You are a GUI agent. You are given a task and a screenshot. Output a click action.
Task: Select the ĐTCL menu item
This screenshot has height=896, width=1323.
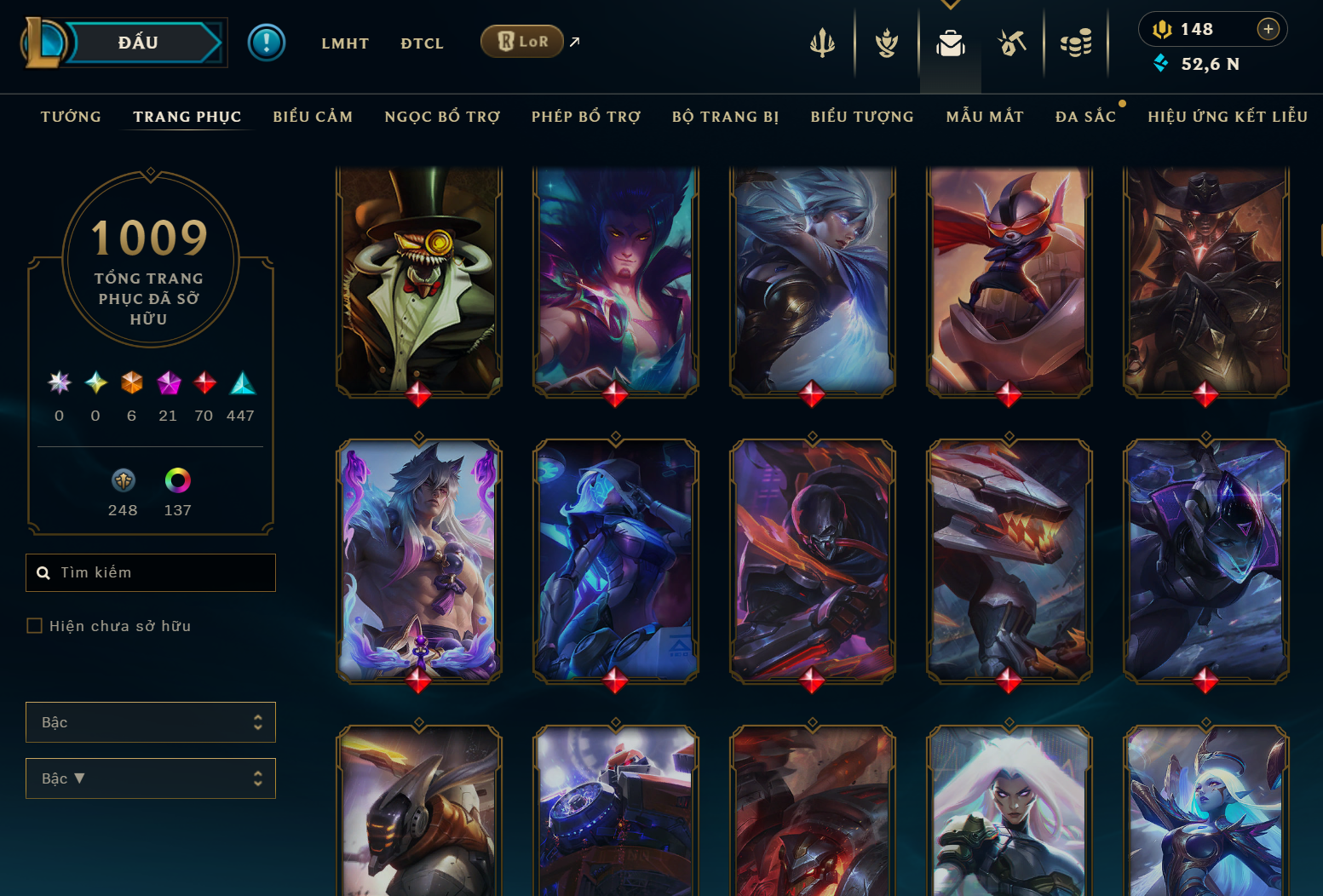click(421, 43)
